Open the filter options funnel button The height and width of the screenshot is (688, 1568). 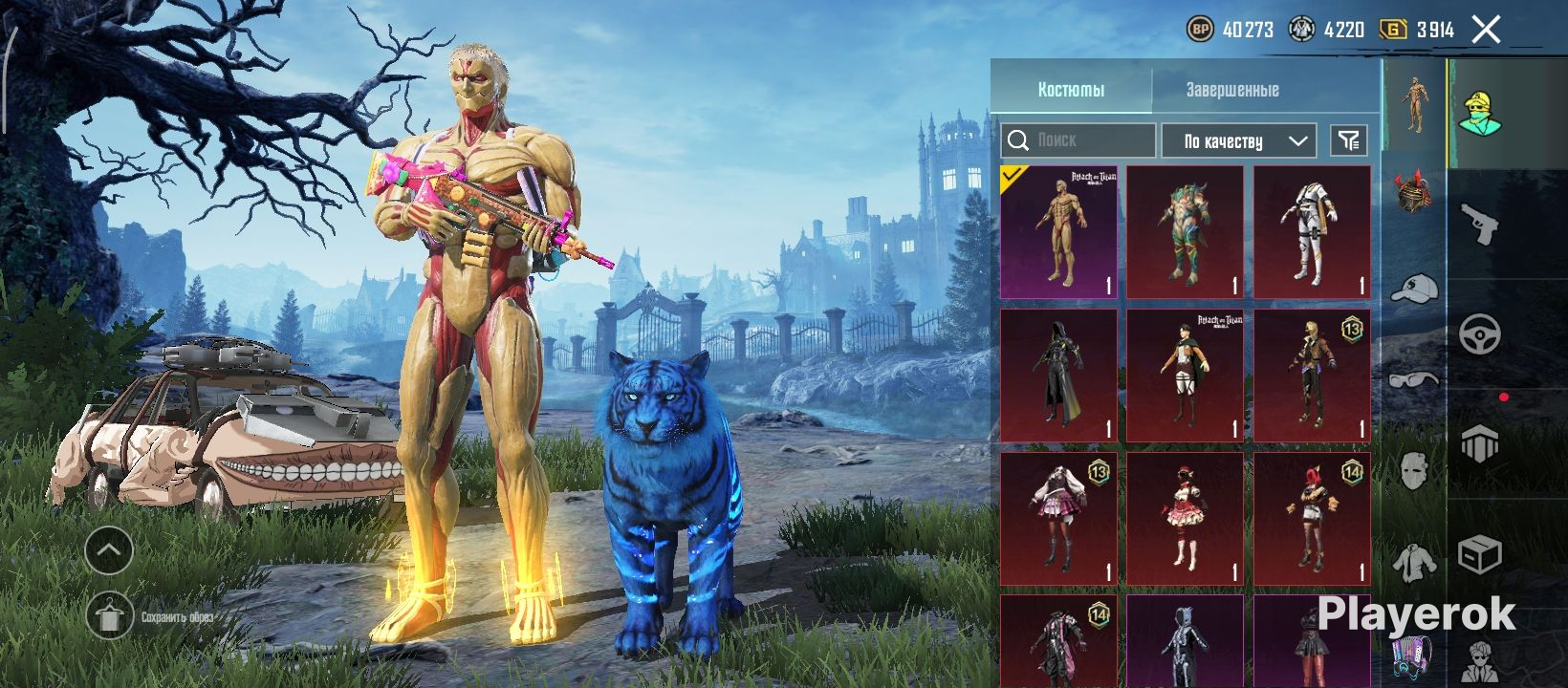click(1348, 141)
